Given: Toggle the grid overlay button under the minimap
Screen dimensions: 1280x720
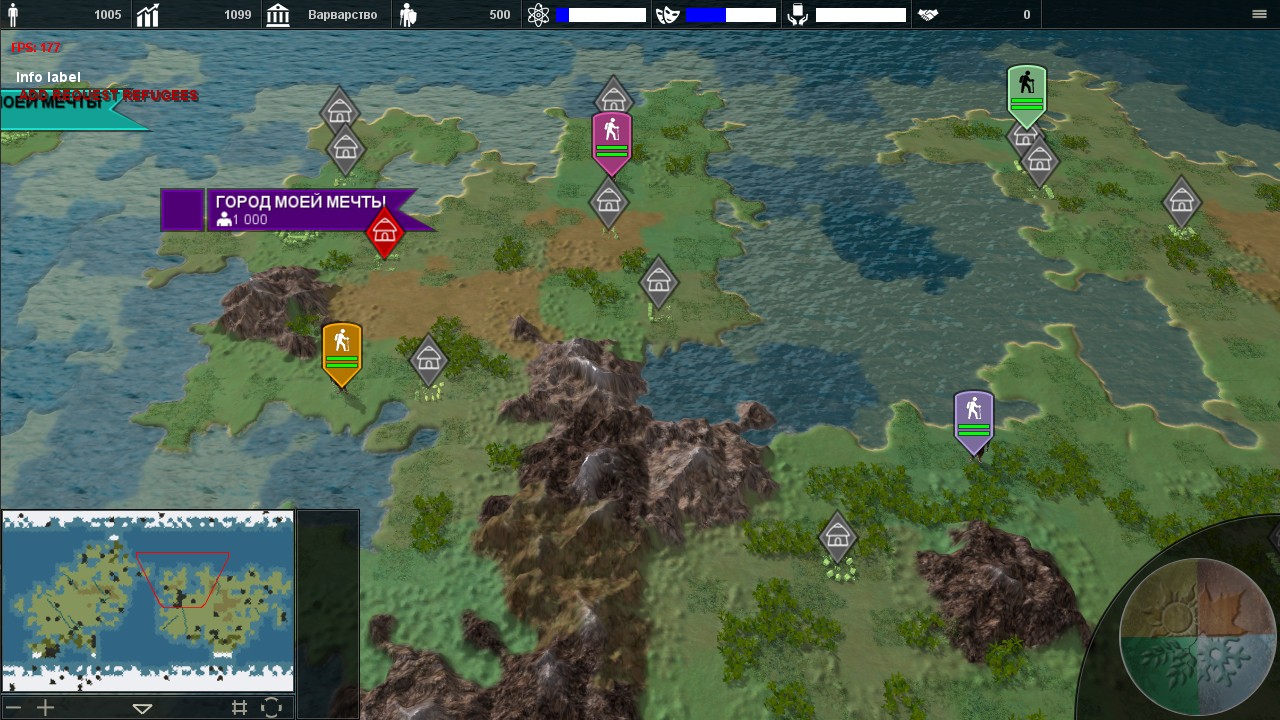Looking at the screenshot, I should (x=239, y=708).
